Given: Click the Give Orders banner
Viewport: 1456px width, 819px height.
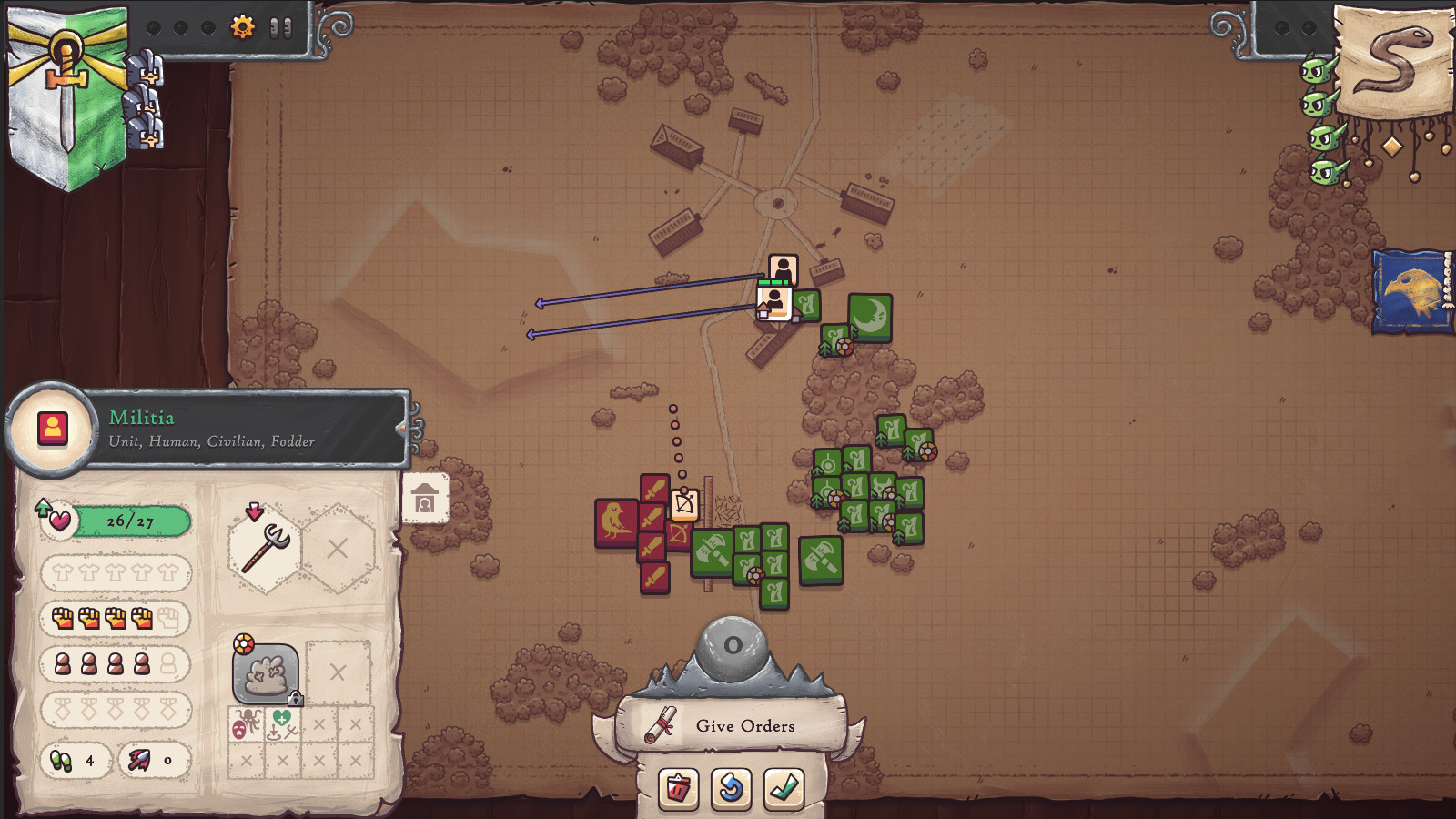Looking at the screenshot, I should (x=743, y=725).
